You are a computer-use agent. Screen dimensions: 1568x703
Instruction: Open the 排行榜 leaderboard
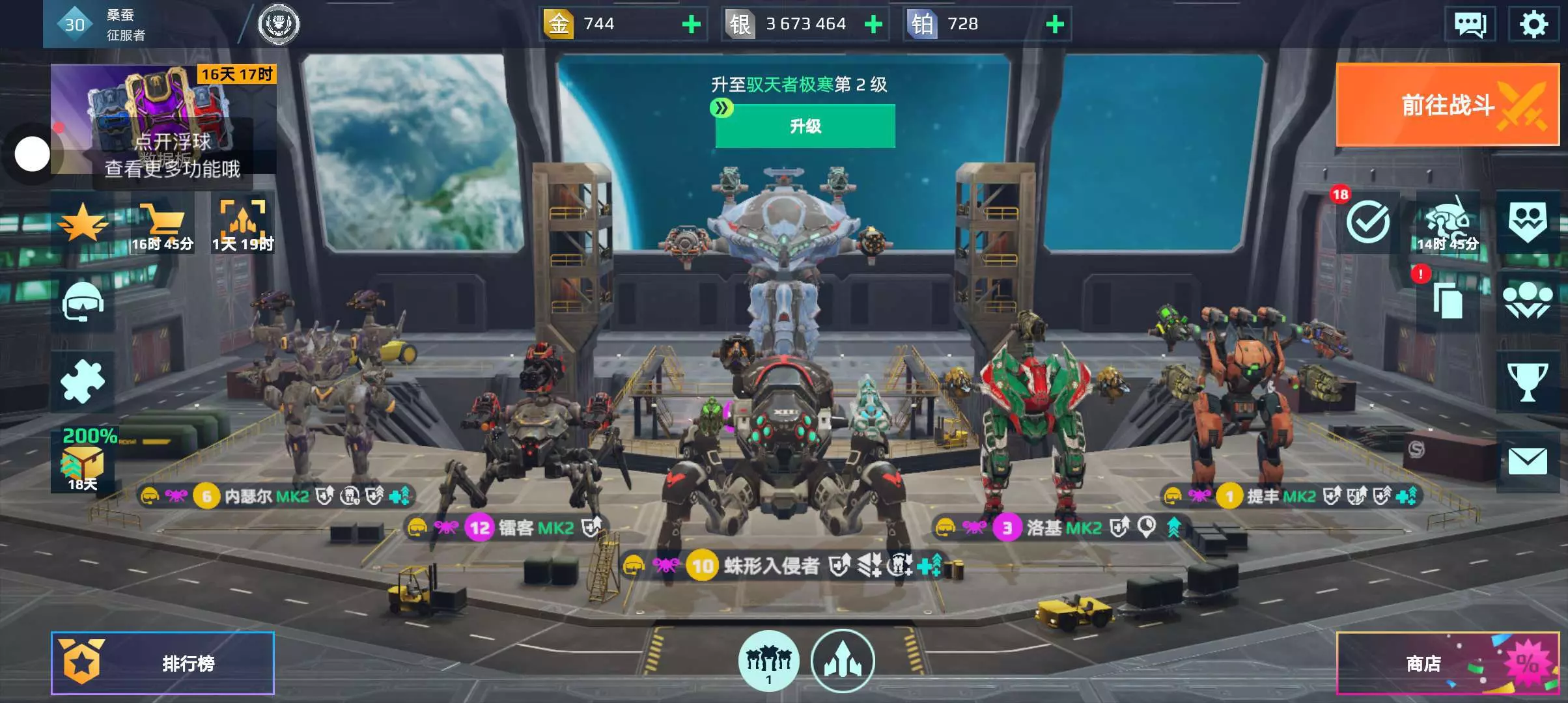(163, 663)
